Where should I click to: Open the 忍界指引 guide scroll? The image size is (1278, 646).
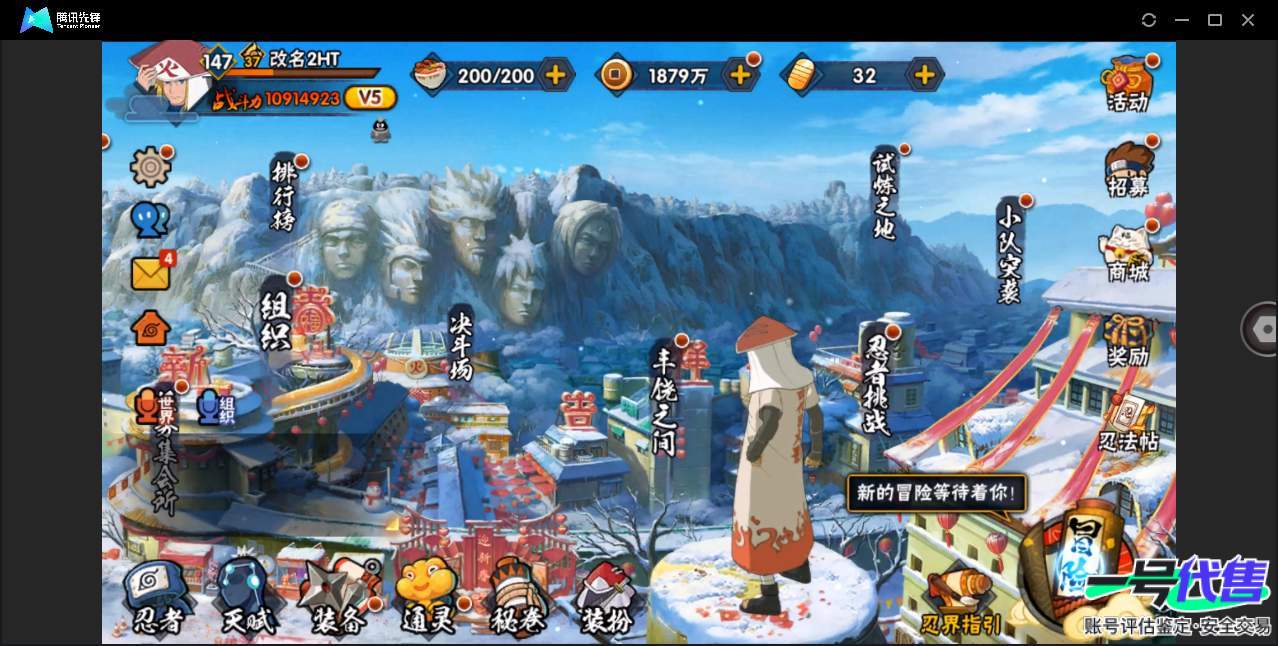(960, 600)
